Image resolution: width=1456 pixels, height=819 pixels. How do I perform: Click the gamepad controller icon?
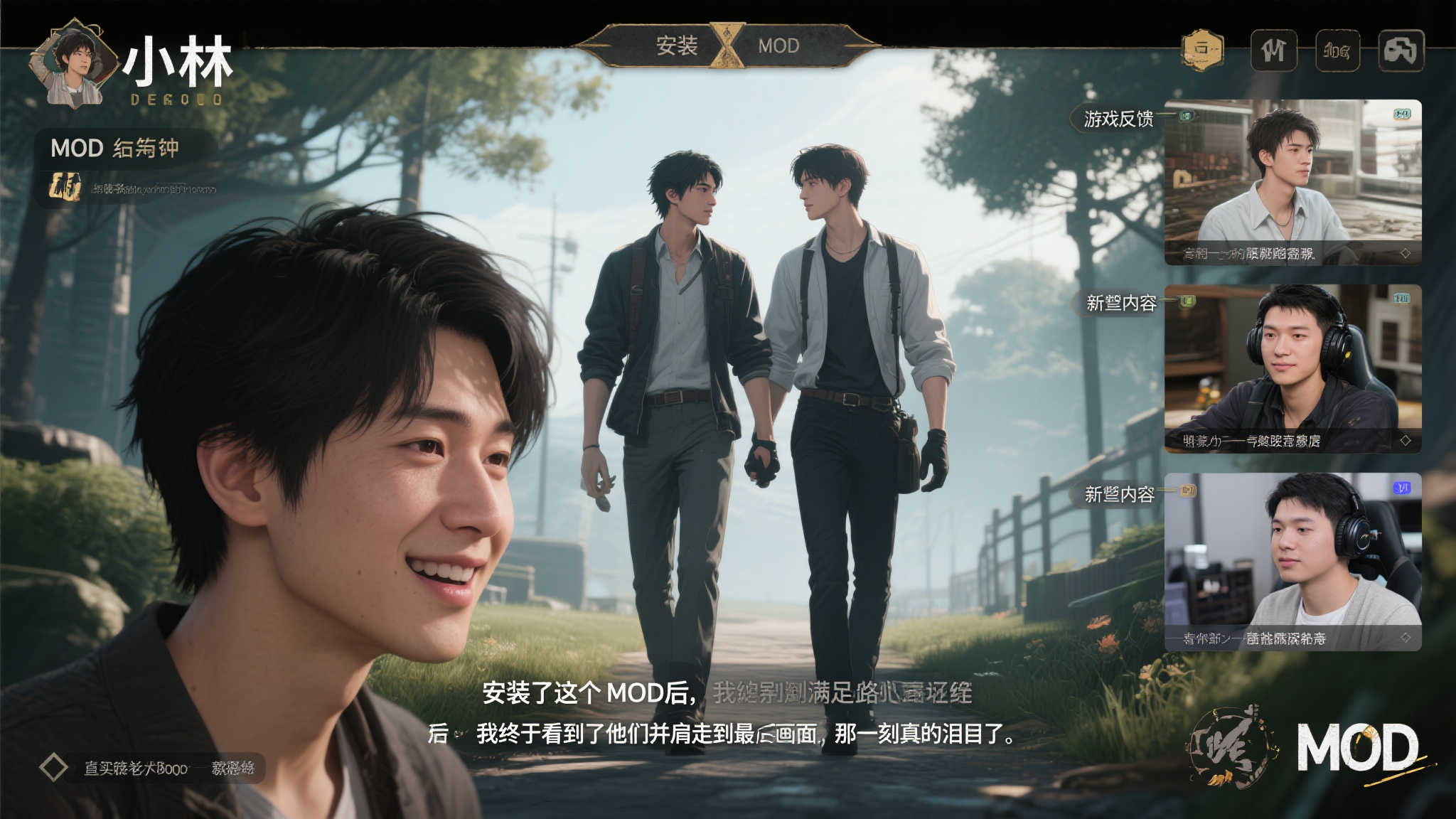click(x=1401, y=50)
